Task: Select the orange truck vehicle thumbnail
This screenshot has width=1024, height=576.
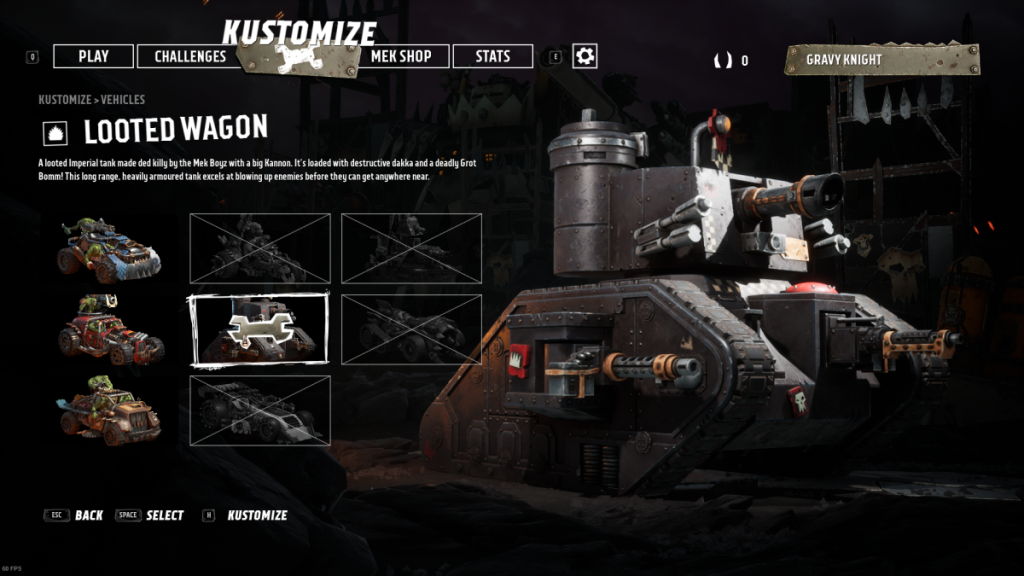Action: tap(110, 410)
